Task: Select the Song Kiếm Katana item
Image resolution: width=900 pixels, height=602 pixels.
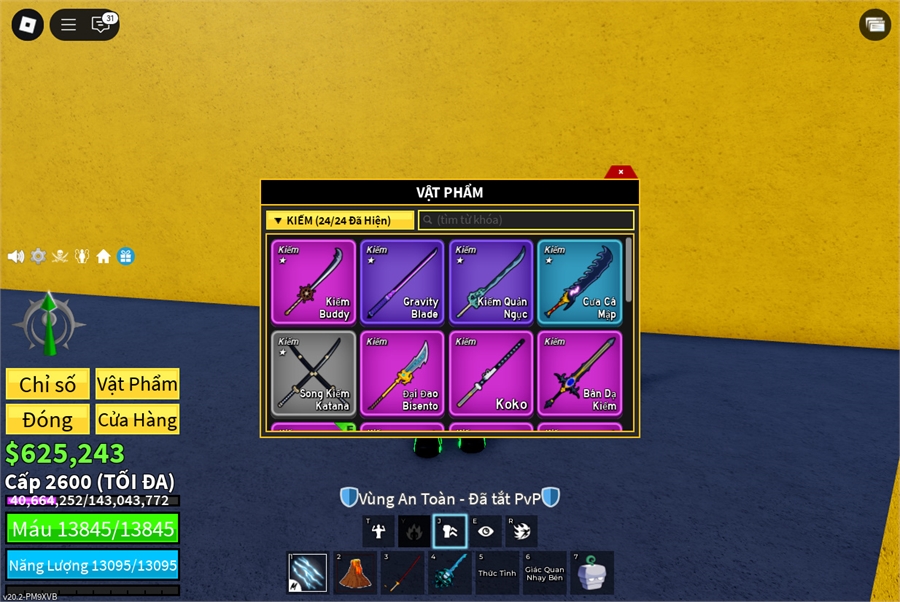Action: click(313, 373)
